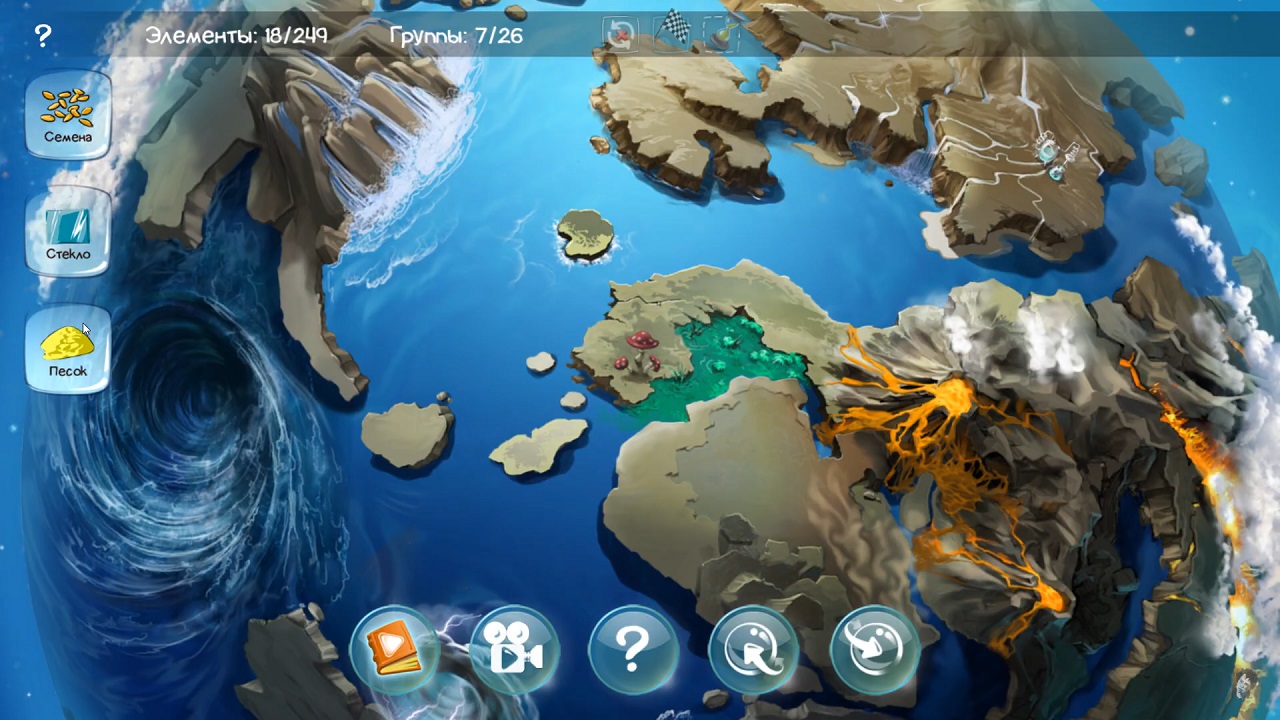Select the checkered flag icon
The image size is (1280, 720).
click(670, 30)
